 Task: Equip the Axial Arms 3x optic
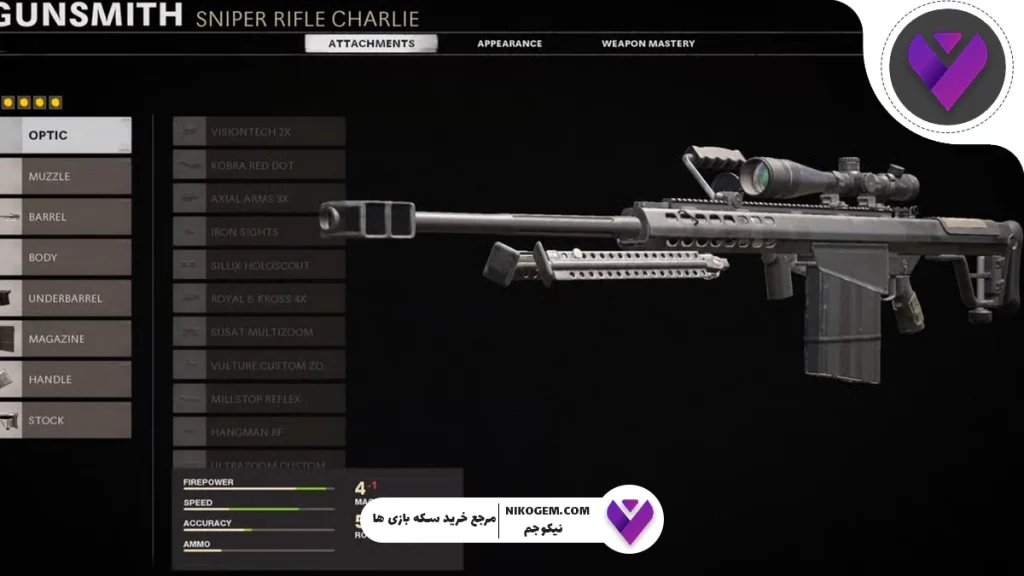click(259, 199)
